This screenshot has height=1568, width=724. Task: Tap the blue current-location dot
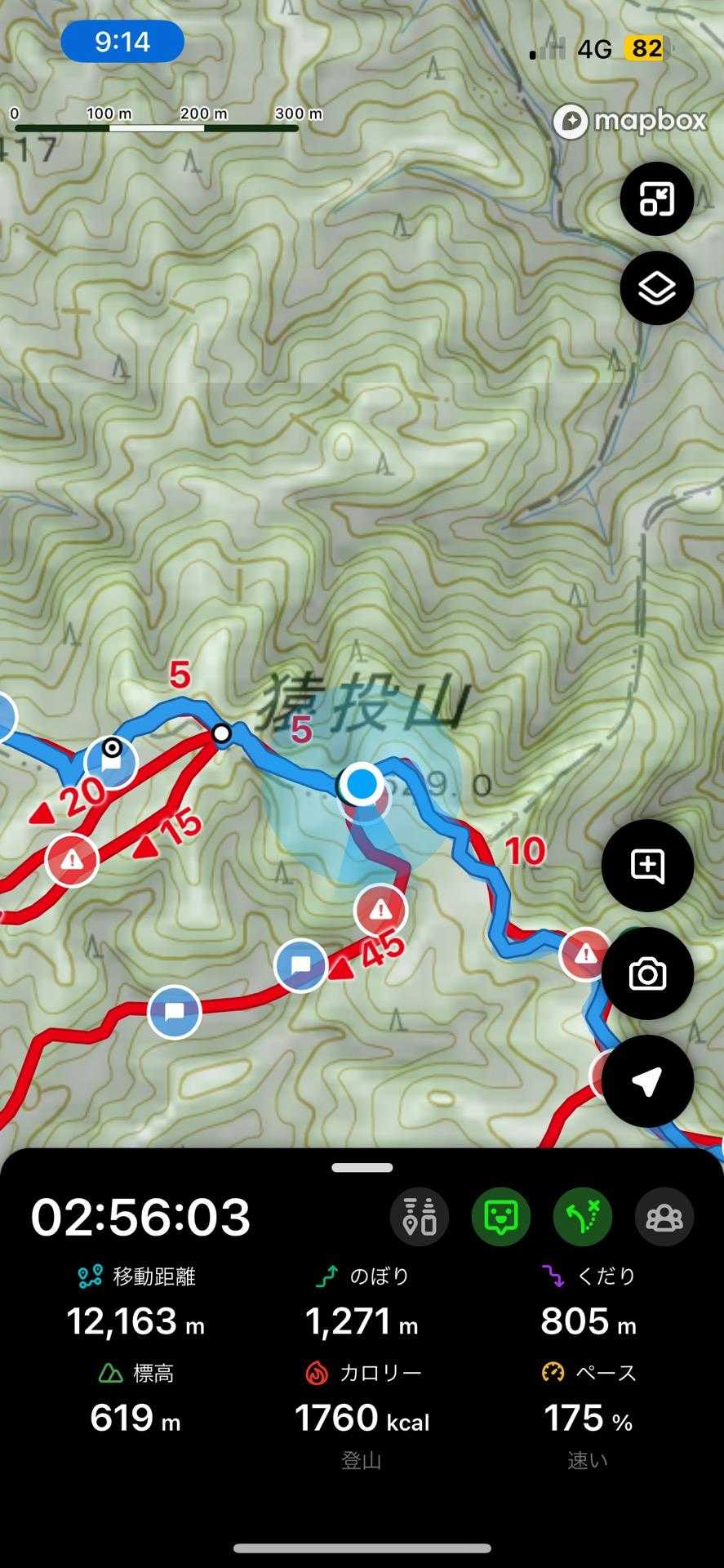click(x=361, y=784)
